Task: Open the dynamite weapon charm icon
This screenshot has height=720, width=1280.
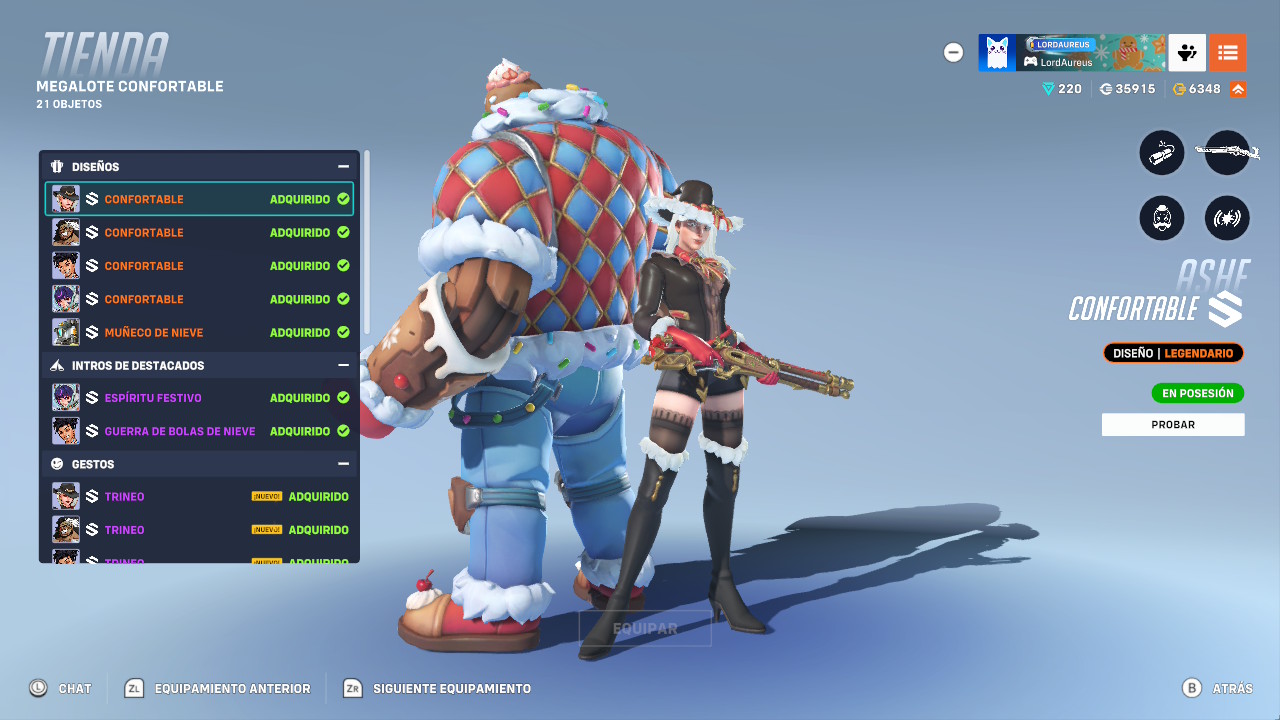Action: pos(1161,152)
